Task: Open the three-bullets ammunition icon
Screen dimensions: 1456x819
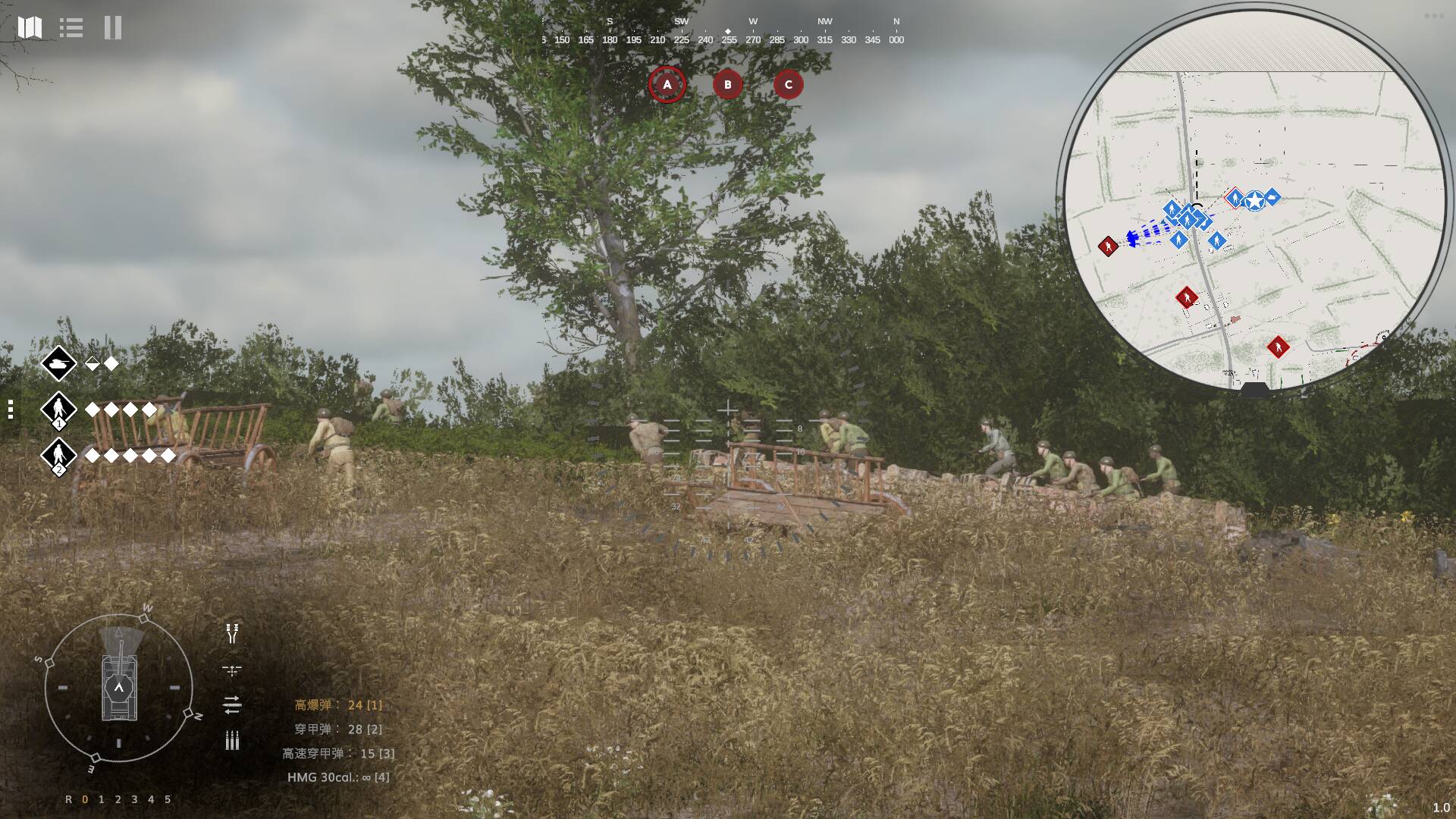Action: (232, 741)
